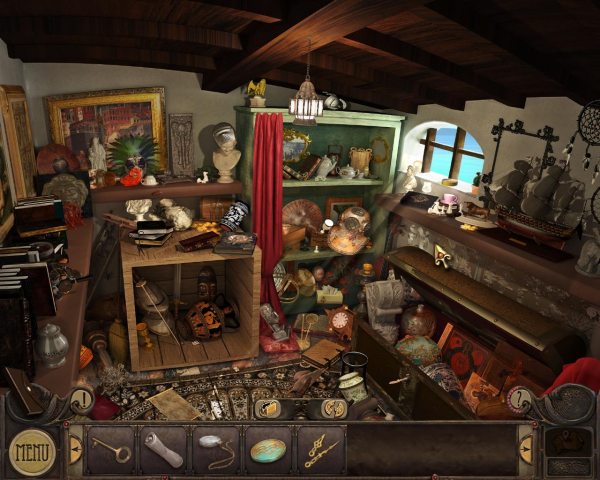Viewport: 600px width, 480px height.
Task: Click the round dial at right HUD corner
Action: [x=518, y=400]
